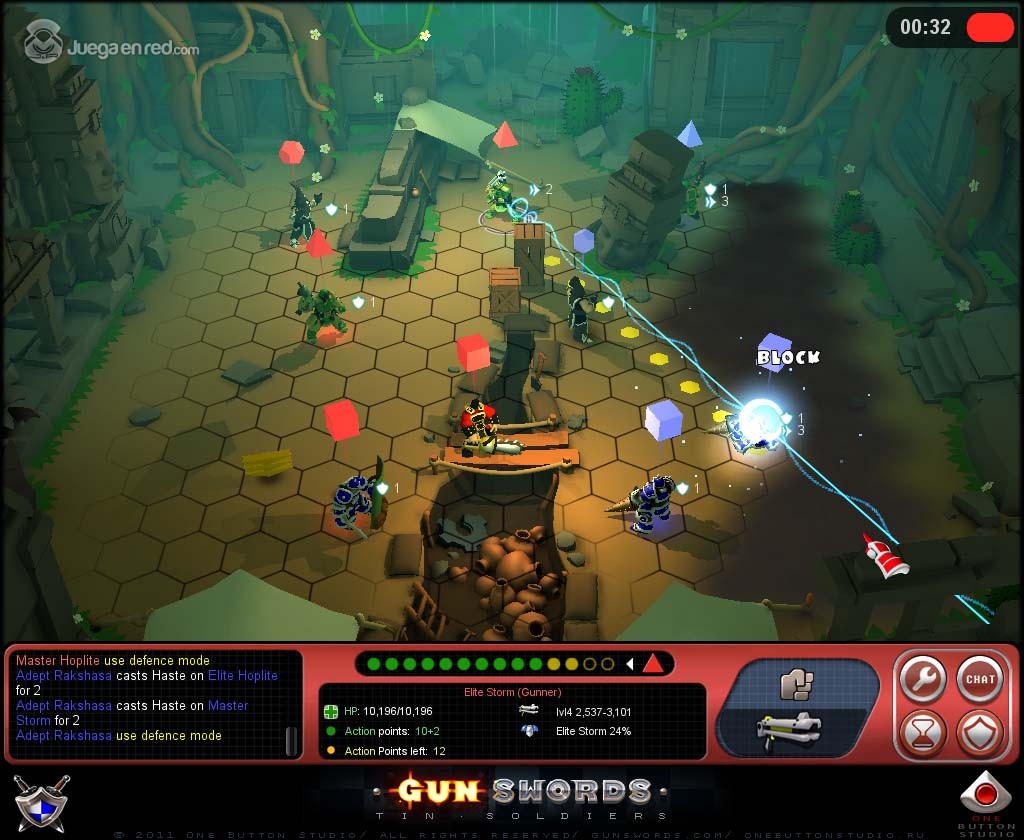Open the CHAT panel
Image resolution: width=1024 pixels, height=840 pixels.
coord(979,680)
